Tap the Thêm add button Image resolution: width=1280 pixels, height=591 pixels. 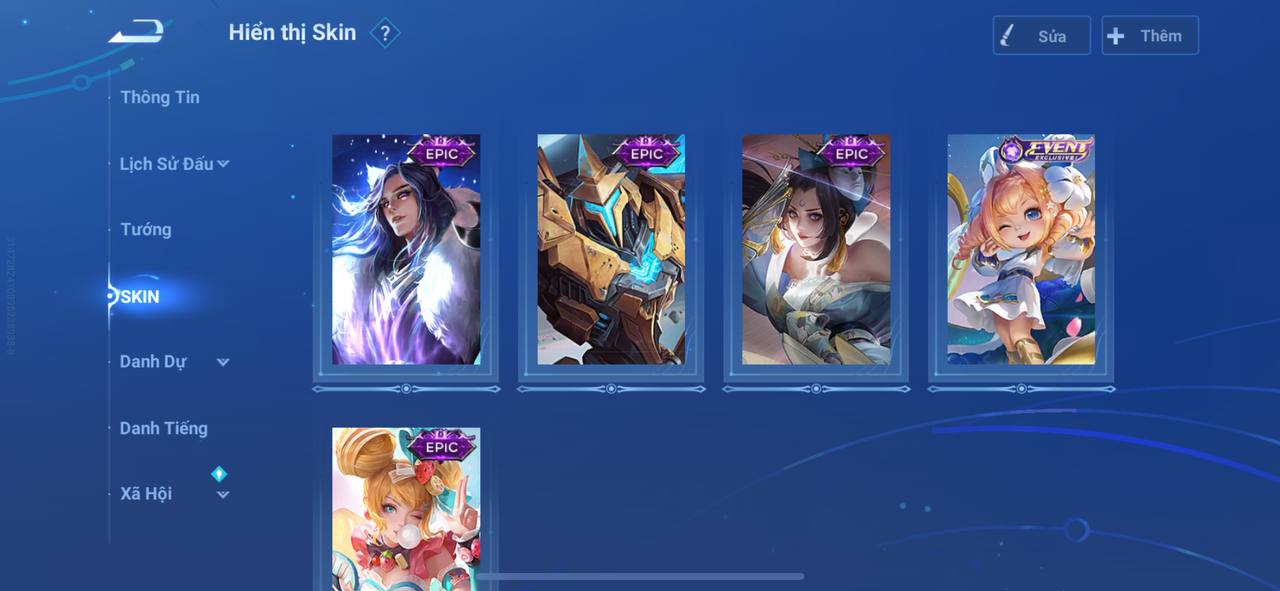(x=1149, y=36)
